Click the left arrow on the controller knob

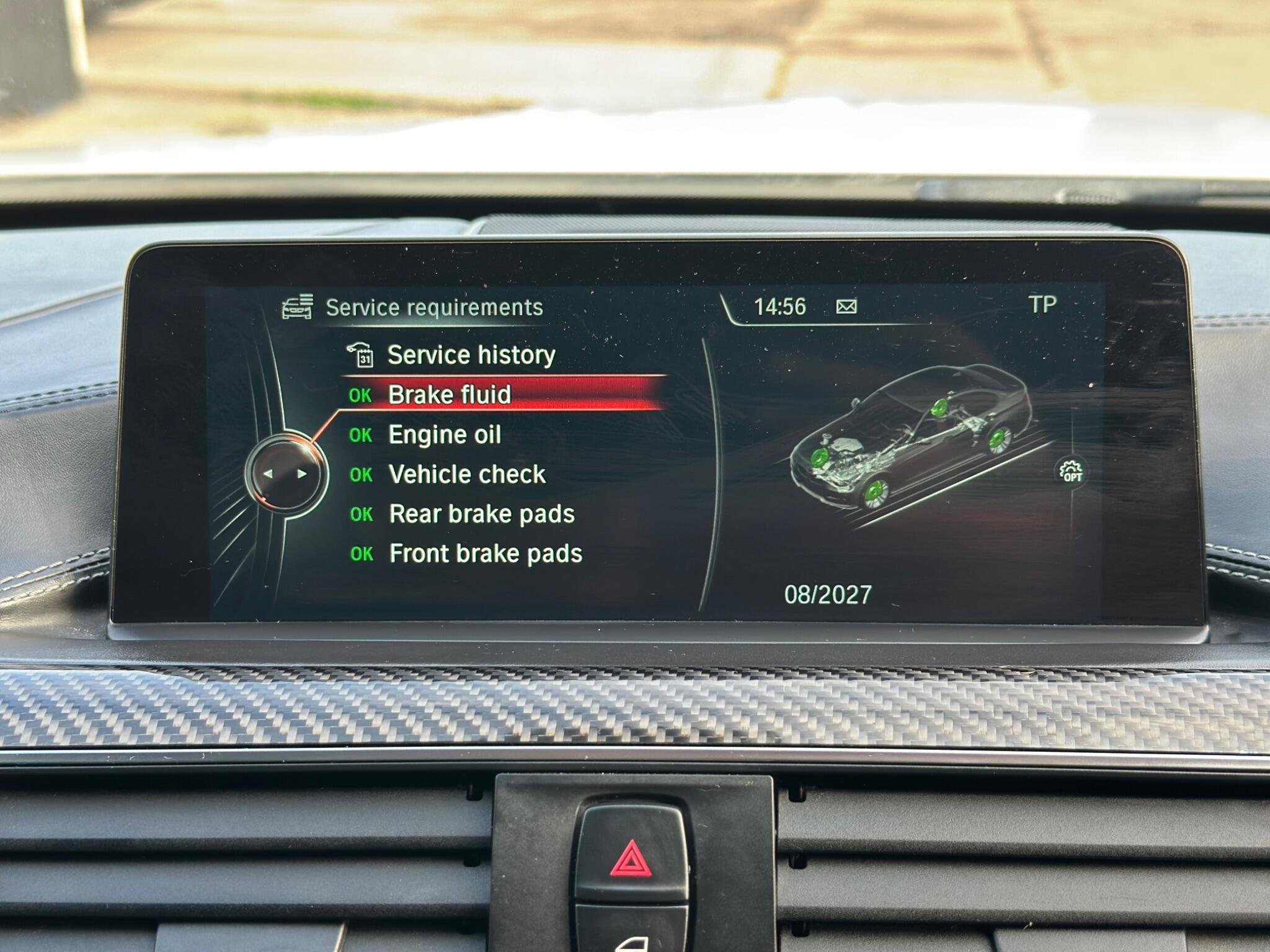269,474
